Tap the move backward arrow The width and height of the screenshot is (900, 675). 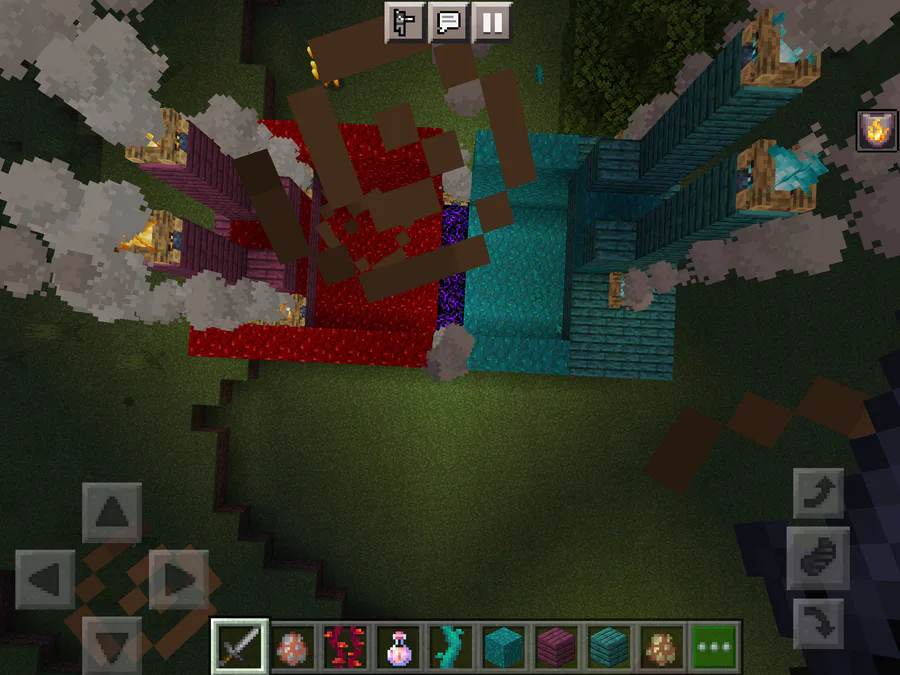(111, 643)
